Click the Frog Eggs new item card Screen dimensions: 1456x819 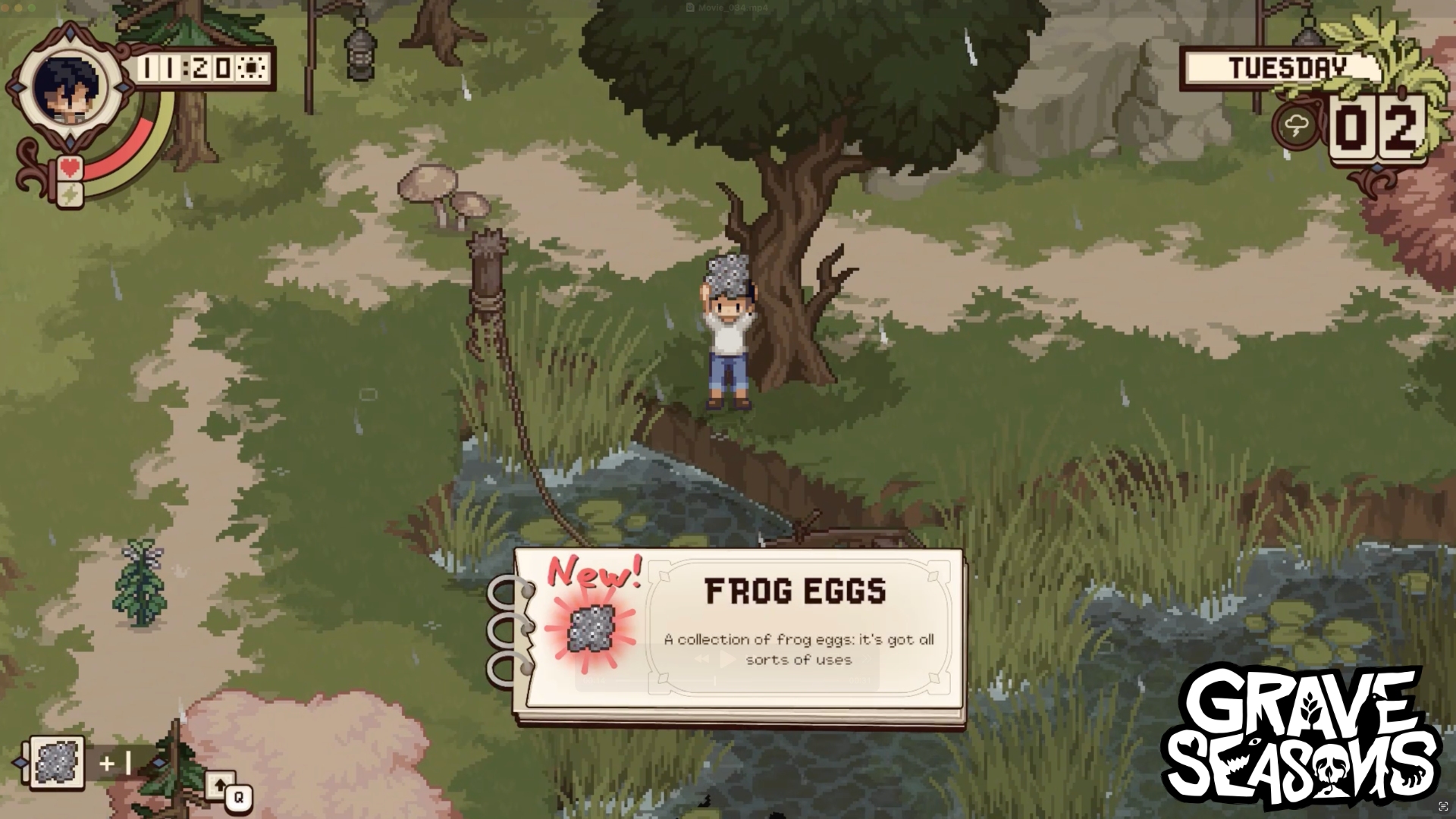click(739, 637)
